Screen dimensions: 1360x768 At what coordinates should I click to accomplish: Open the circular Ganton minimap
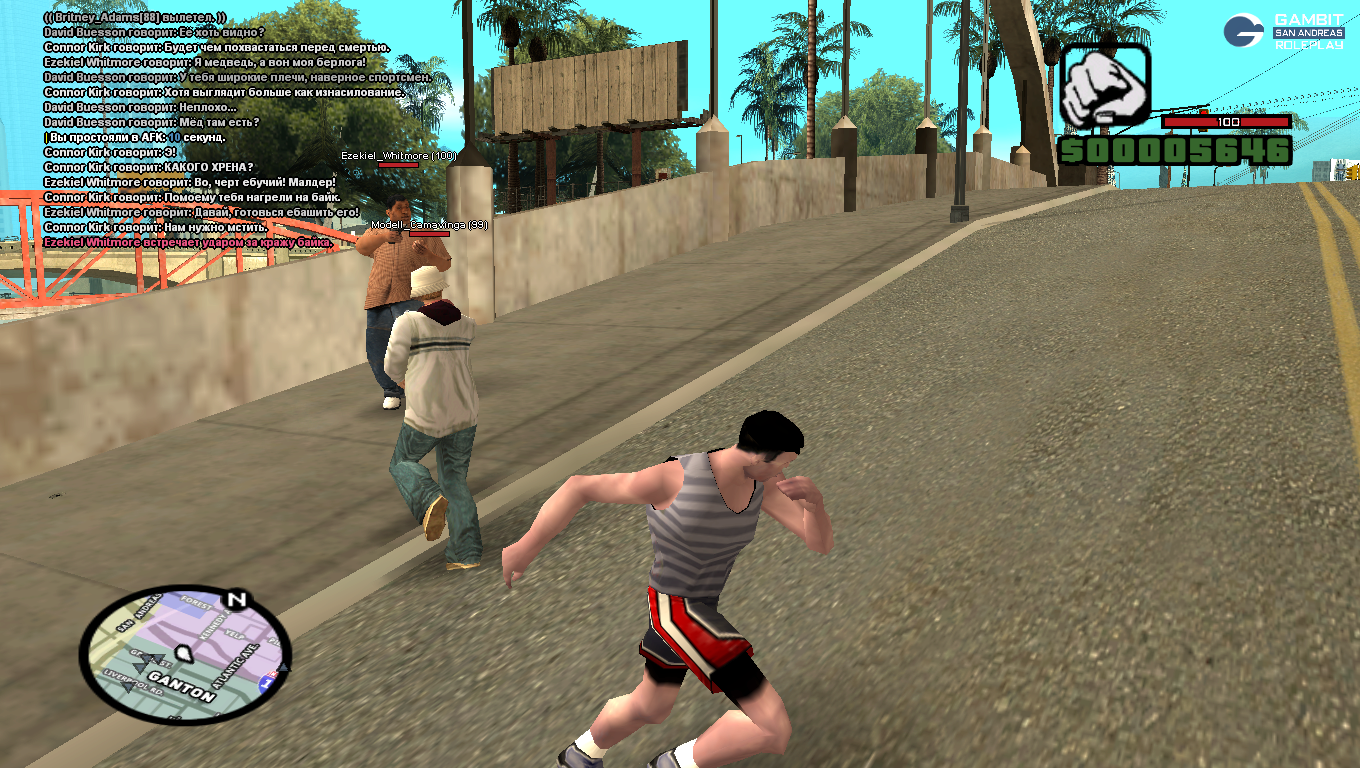(185, 654)
